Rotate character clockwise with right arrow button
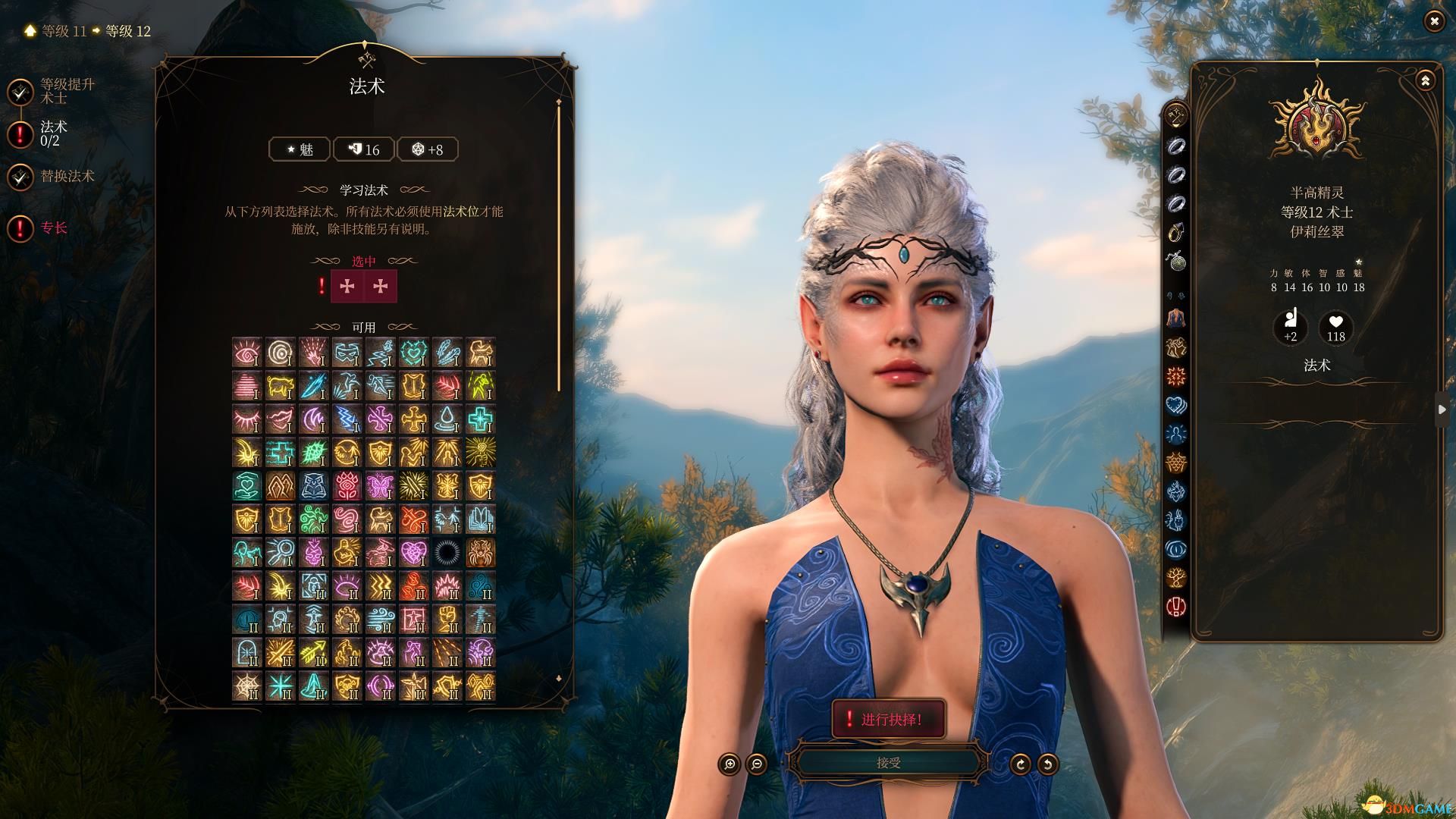This screenshot has height=819, width=1456. (x=1020, y=764)
